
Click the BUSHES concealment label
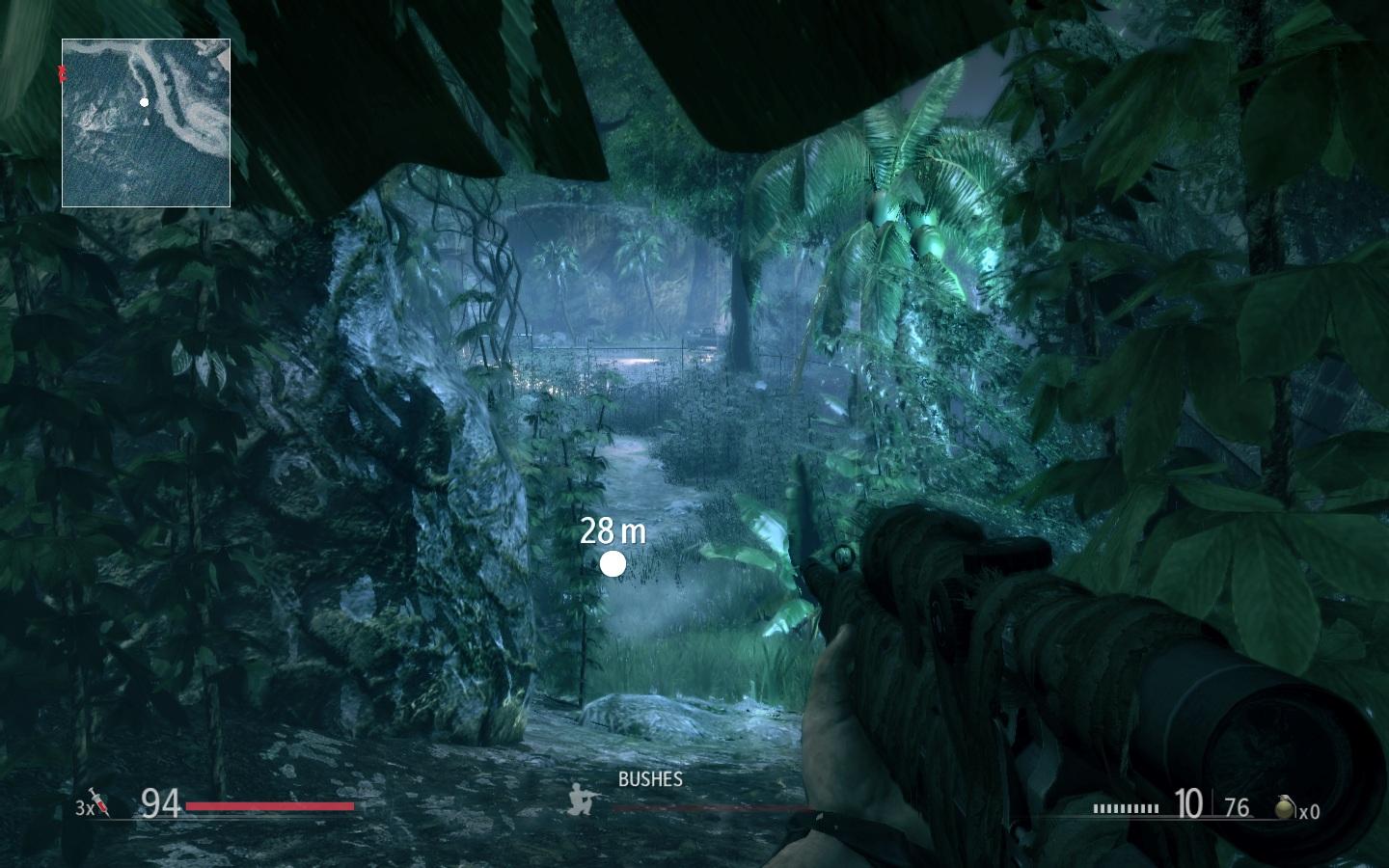(x=649, y=780)
